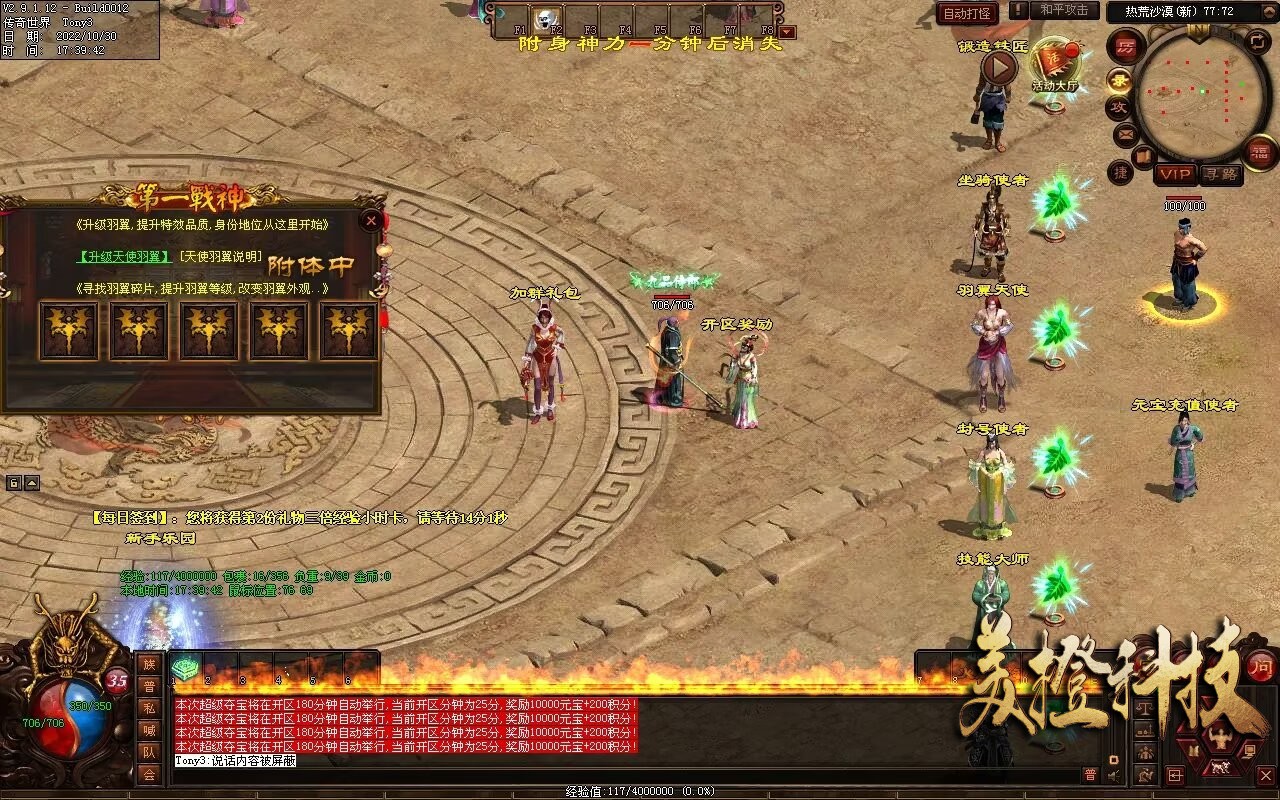Open the mail envelope icon

(x=1126, y=133)
